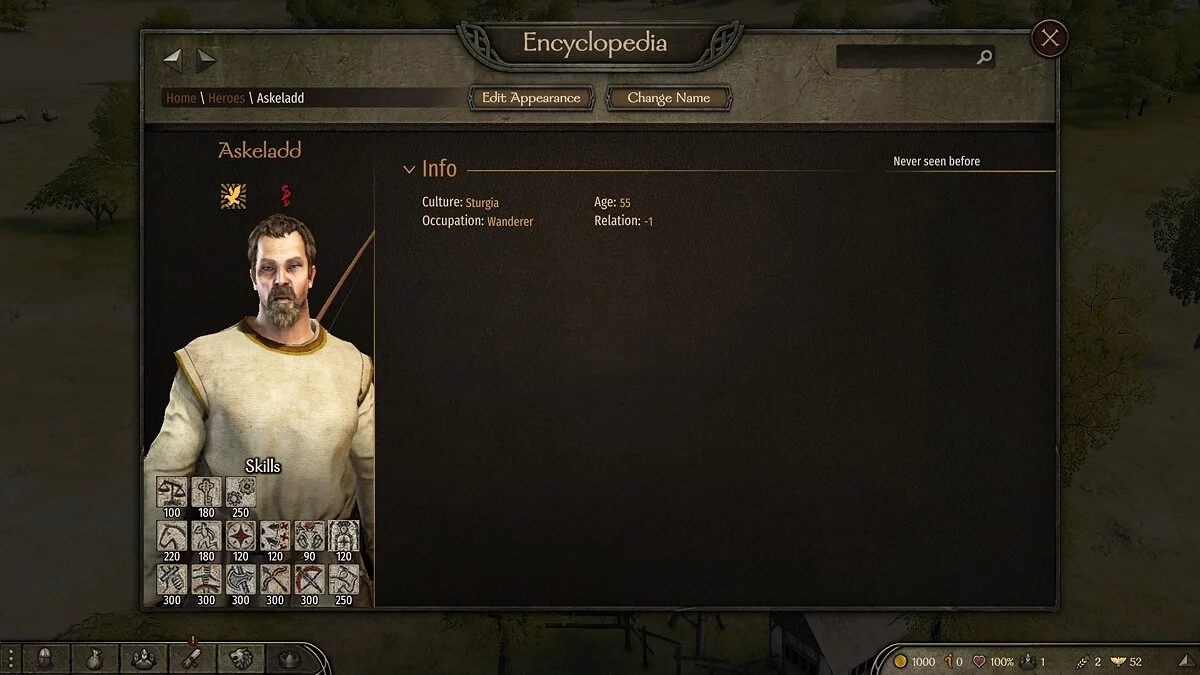
Task: Close the Encyclopedia window
Action: click(1049, 39)
